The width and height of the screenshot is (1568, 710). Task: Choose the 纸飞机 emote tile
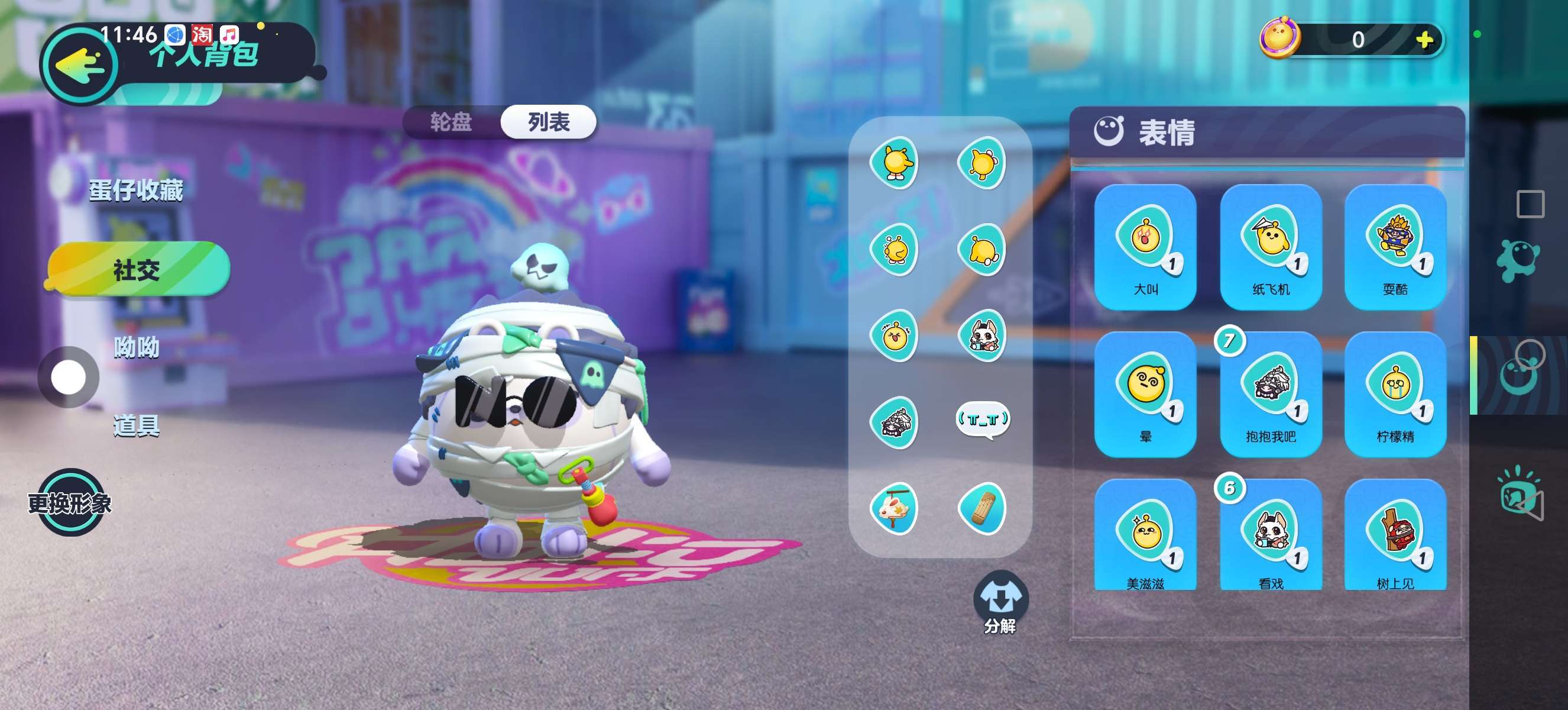point(1271,247)
